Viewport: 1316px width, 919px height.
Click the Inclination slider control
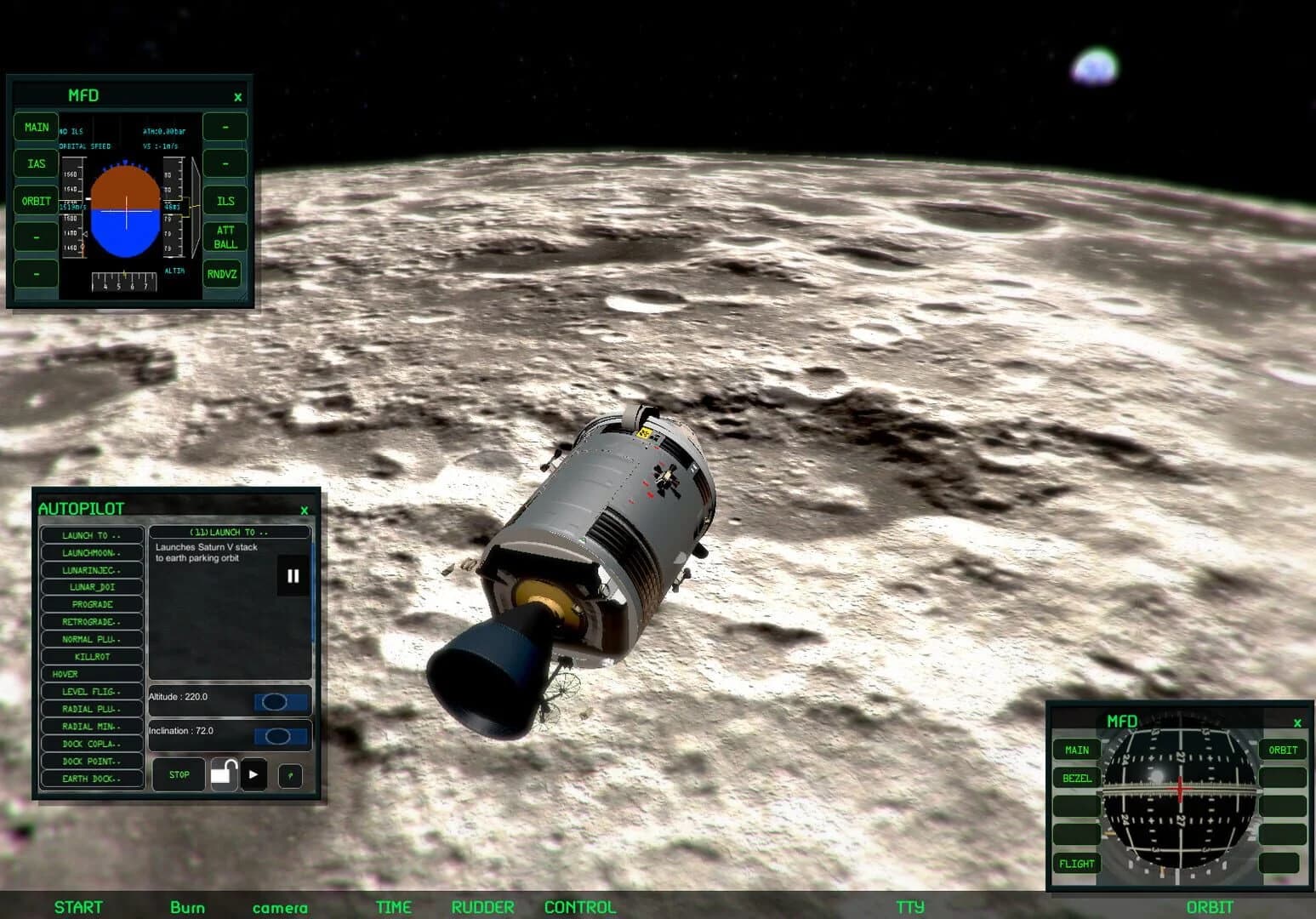coord(282,733)
